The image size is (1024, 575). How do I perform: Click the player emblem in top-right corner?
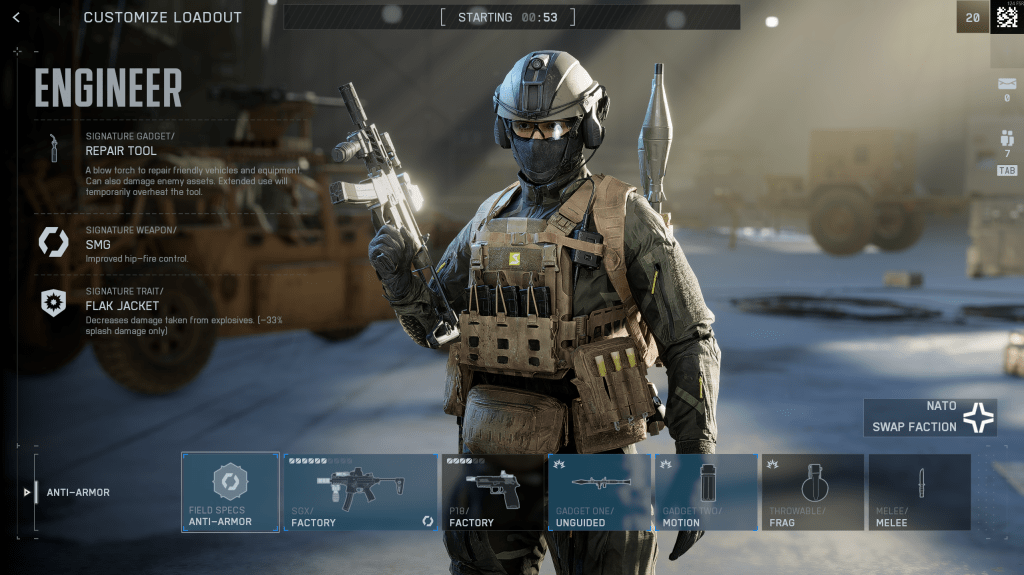click(1007, 17)
